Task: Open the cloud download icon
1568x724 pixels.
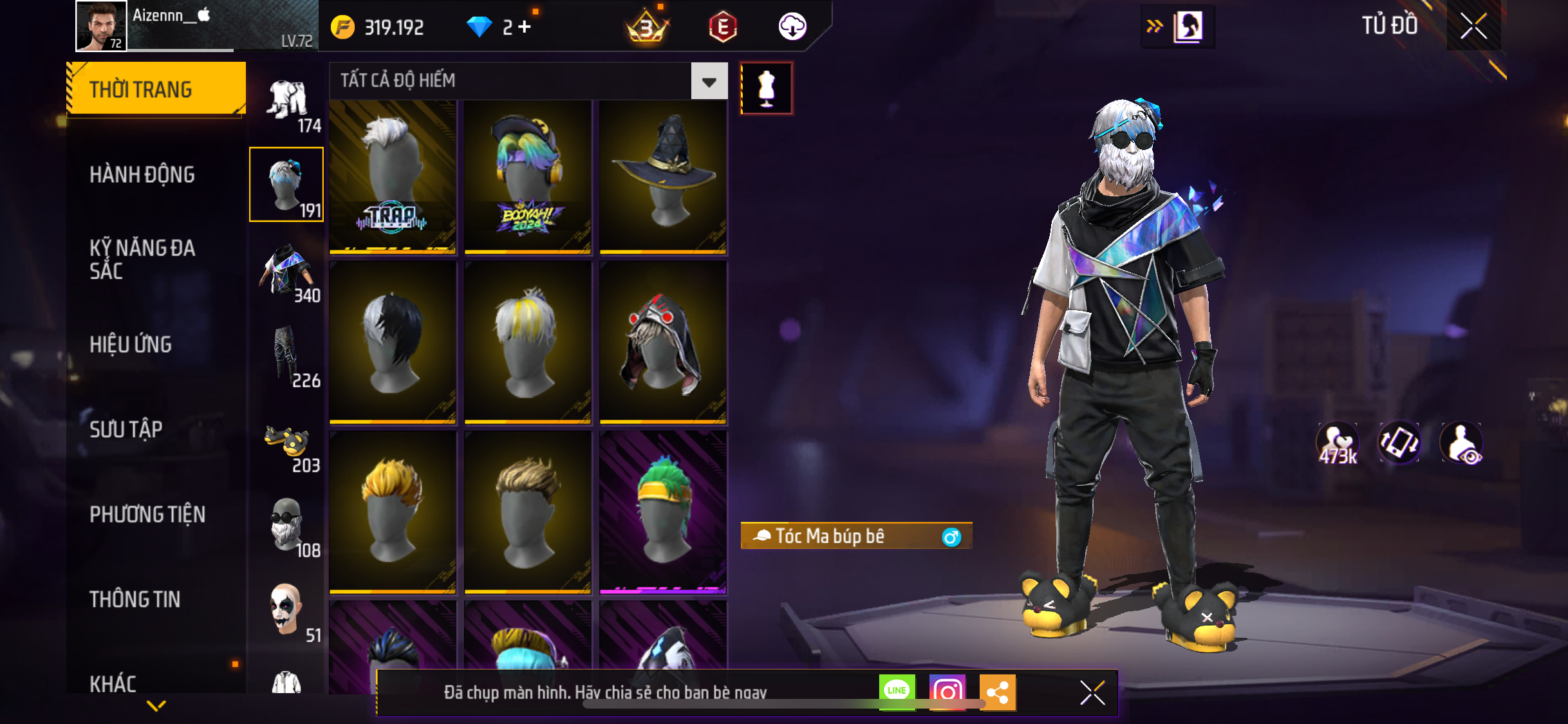Action: [792, 27]
